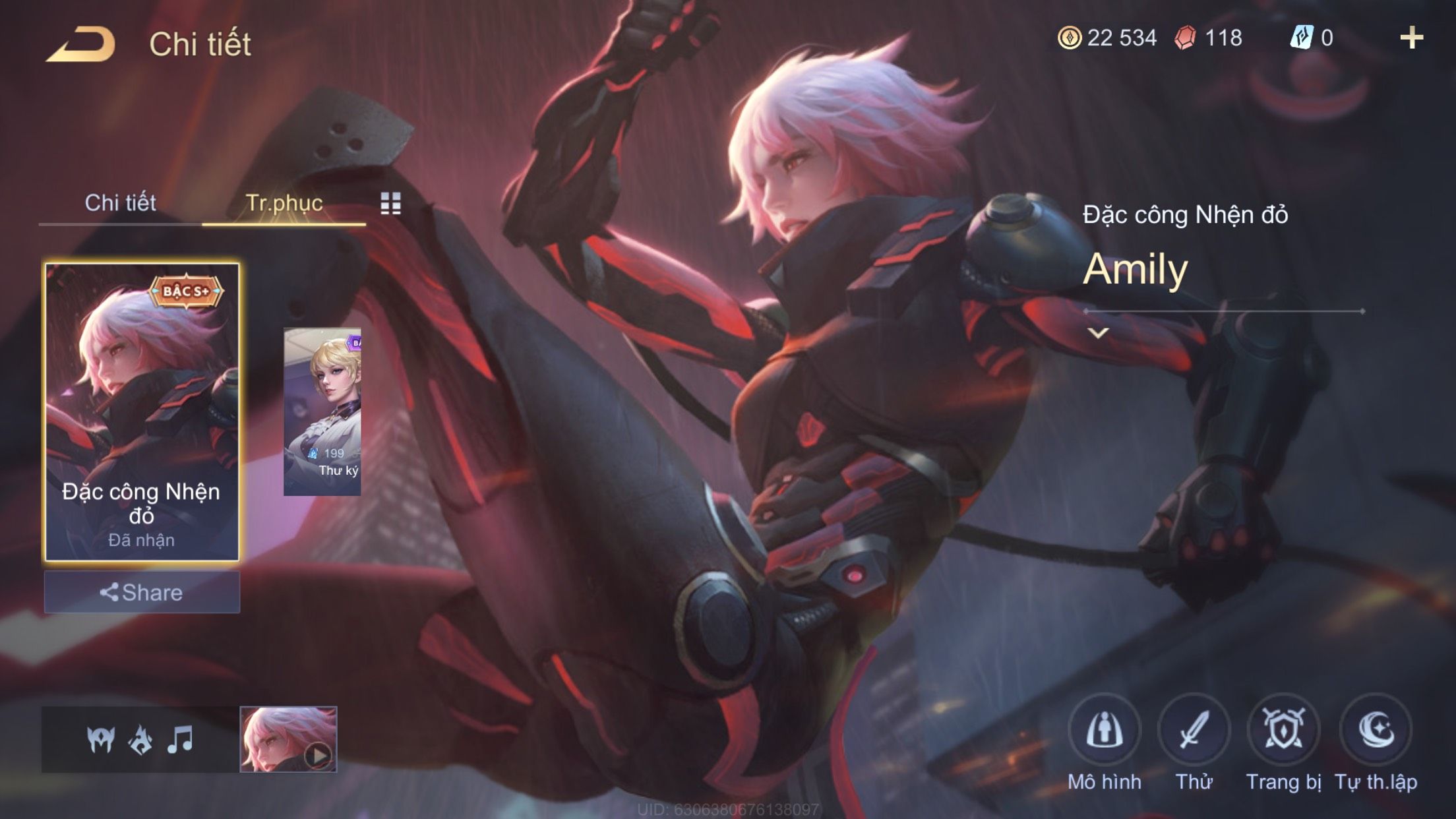Add currency with the plus button

(1411, 38)
